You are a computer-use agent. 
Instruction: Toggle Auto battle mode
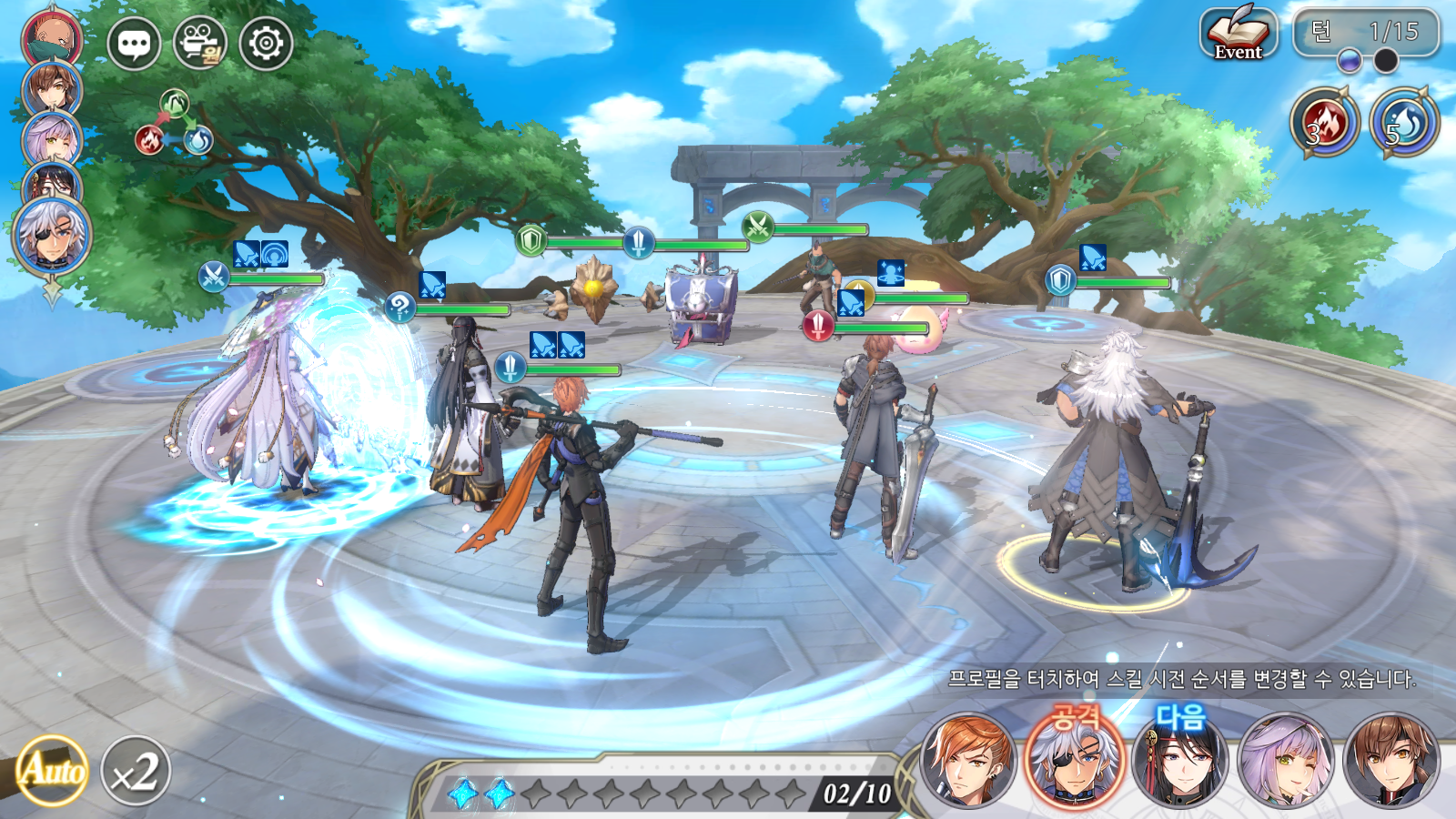[53, 771]
